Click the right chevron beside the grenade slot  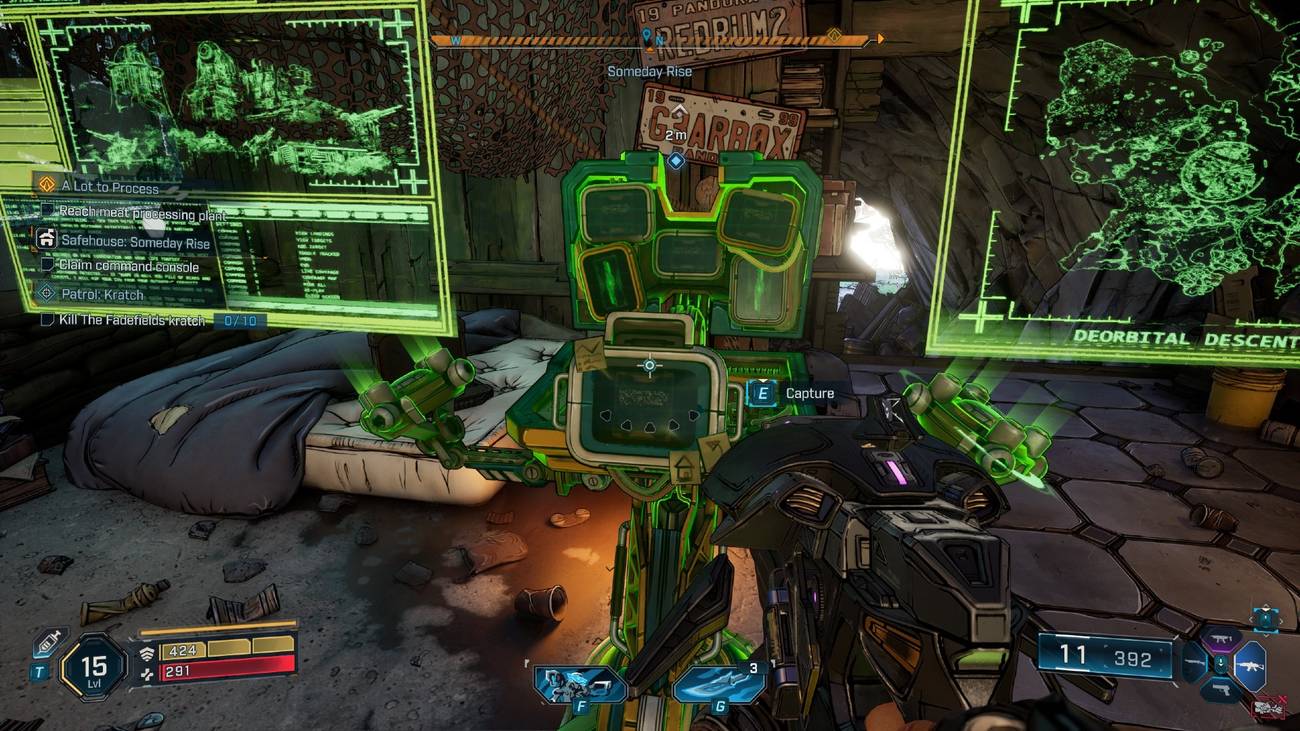(x=1281, y=620)
